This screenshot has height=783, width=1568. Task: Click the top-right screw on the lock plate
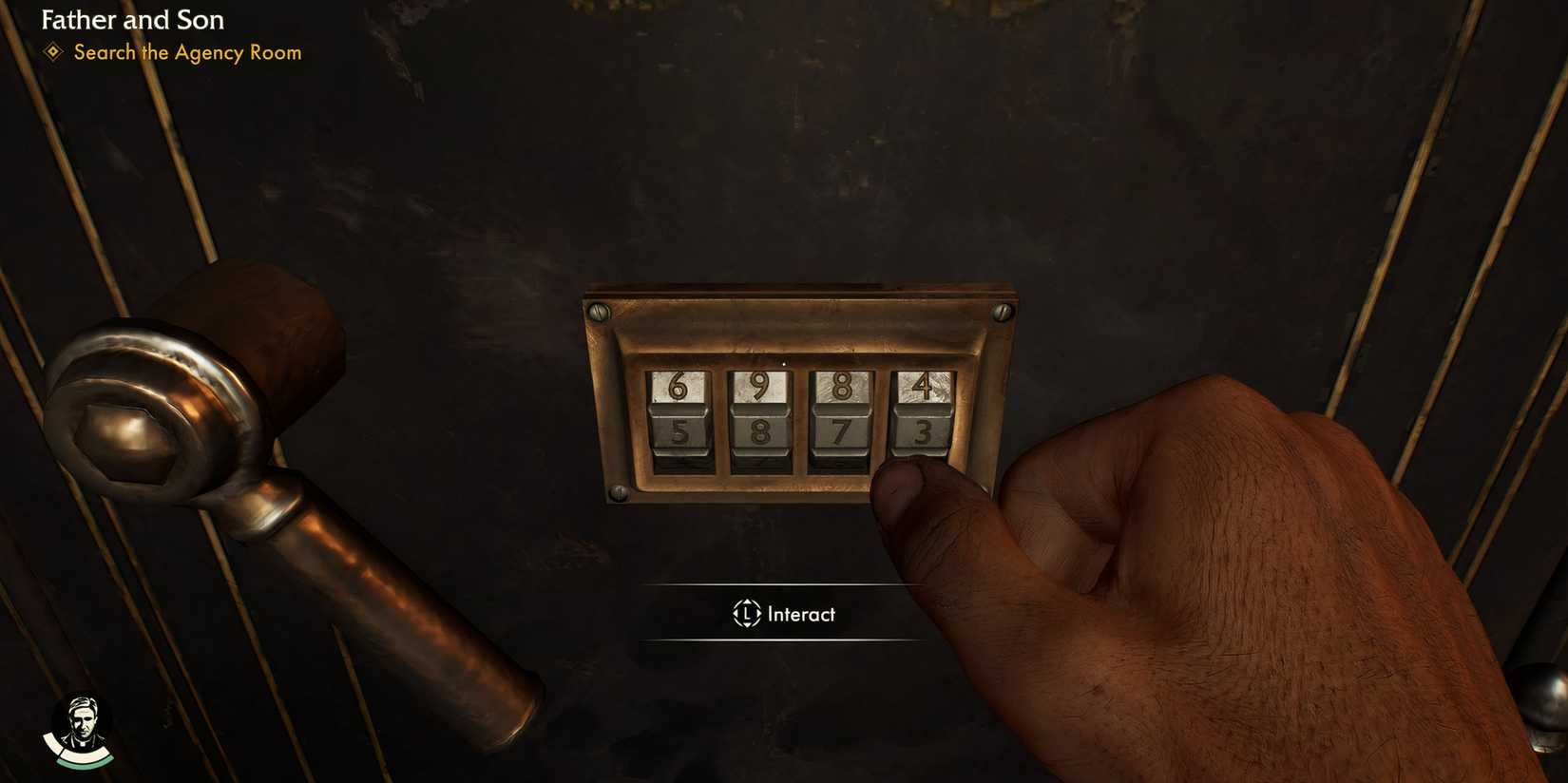[x=1001, y=311]
